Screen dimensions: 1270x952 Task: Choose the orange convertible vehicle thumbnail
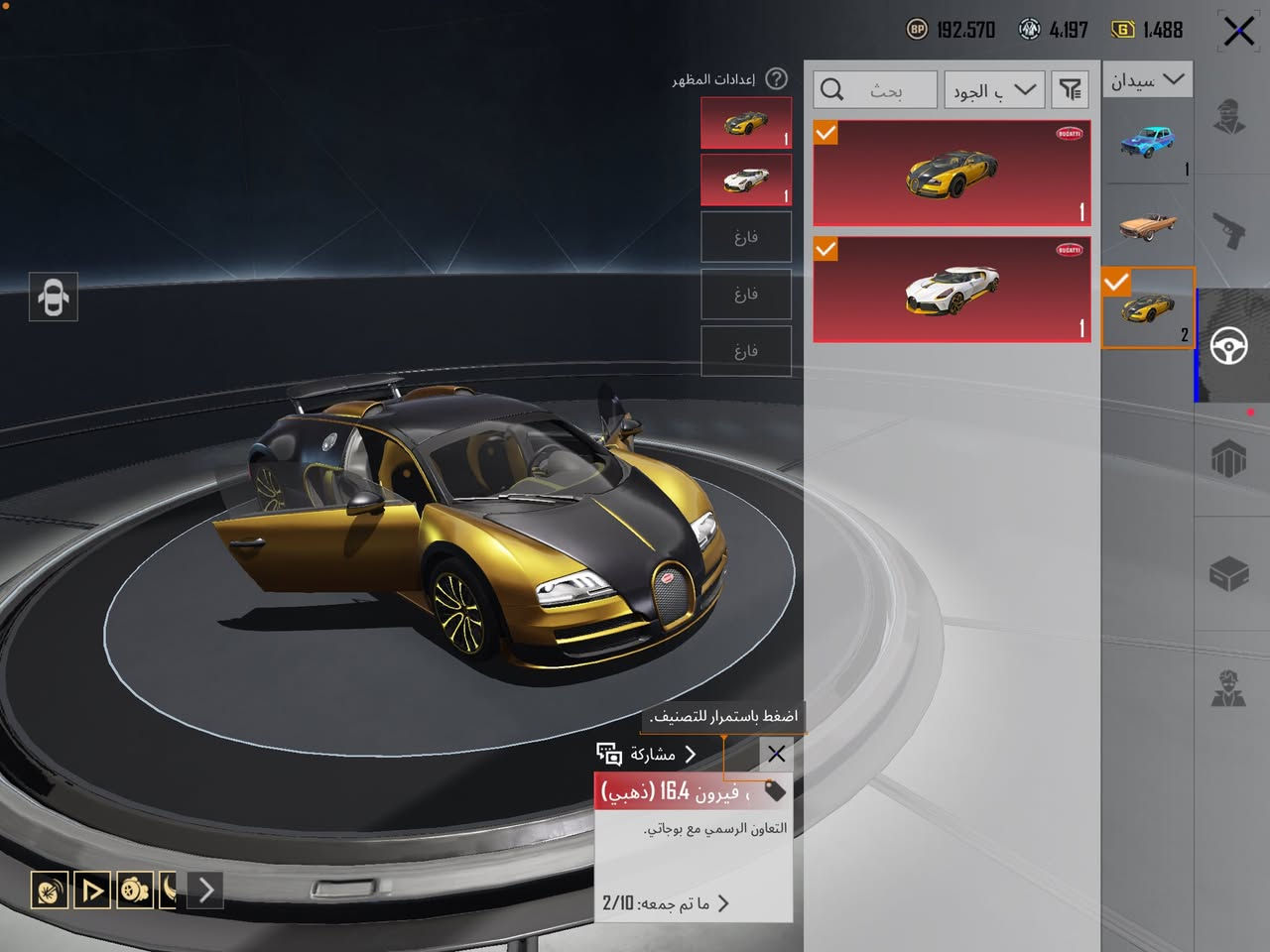1147,225
